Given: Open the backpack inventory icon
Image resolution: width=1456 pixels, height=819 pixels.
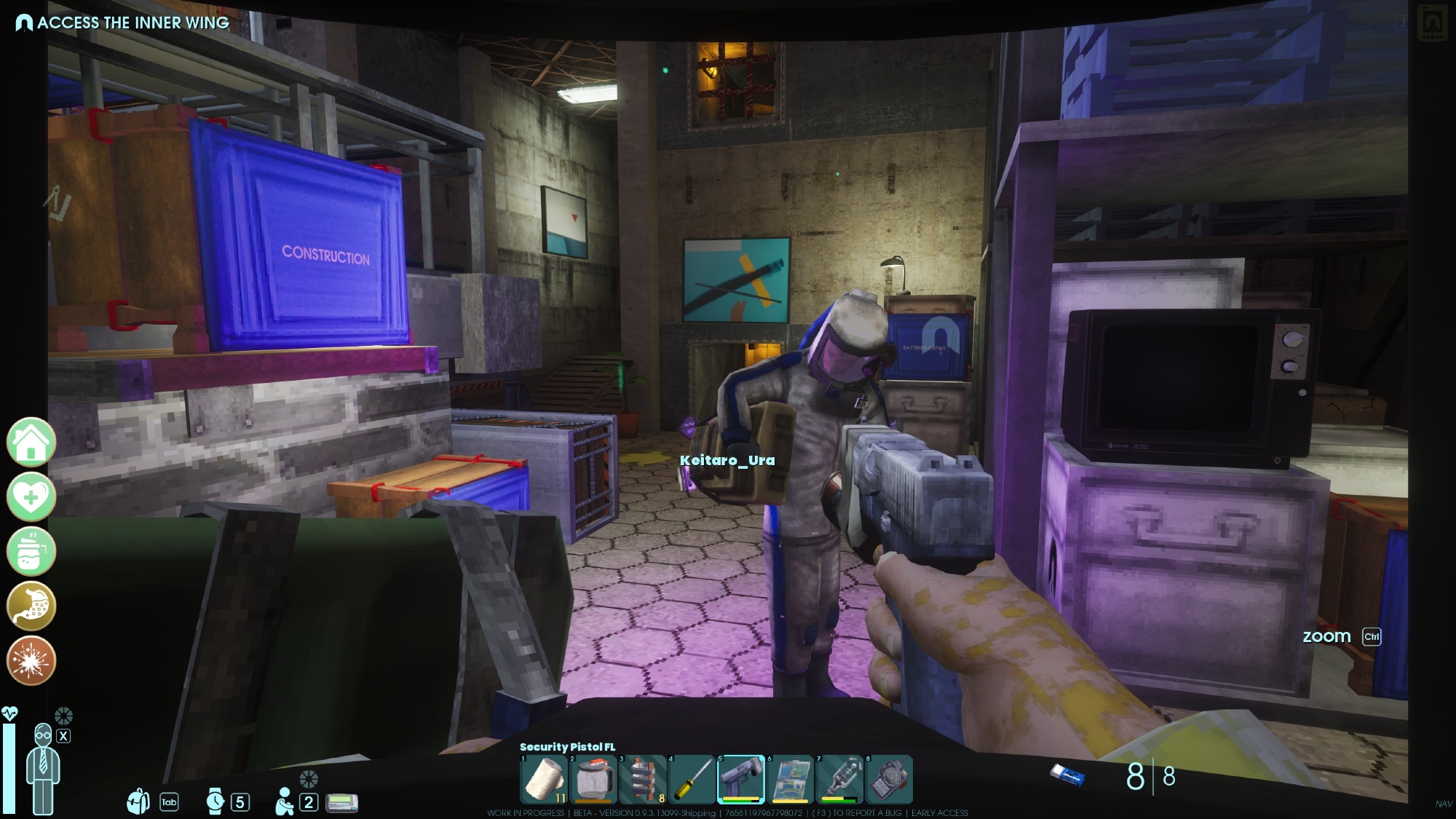Looking at the screenshot, I should pyautogui.click(x=138, y=802).
